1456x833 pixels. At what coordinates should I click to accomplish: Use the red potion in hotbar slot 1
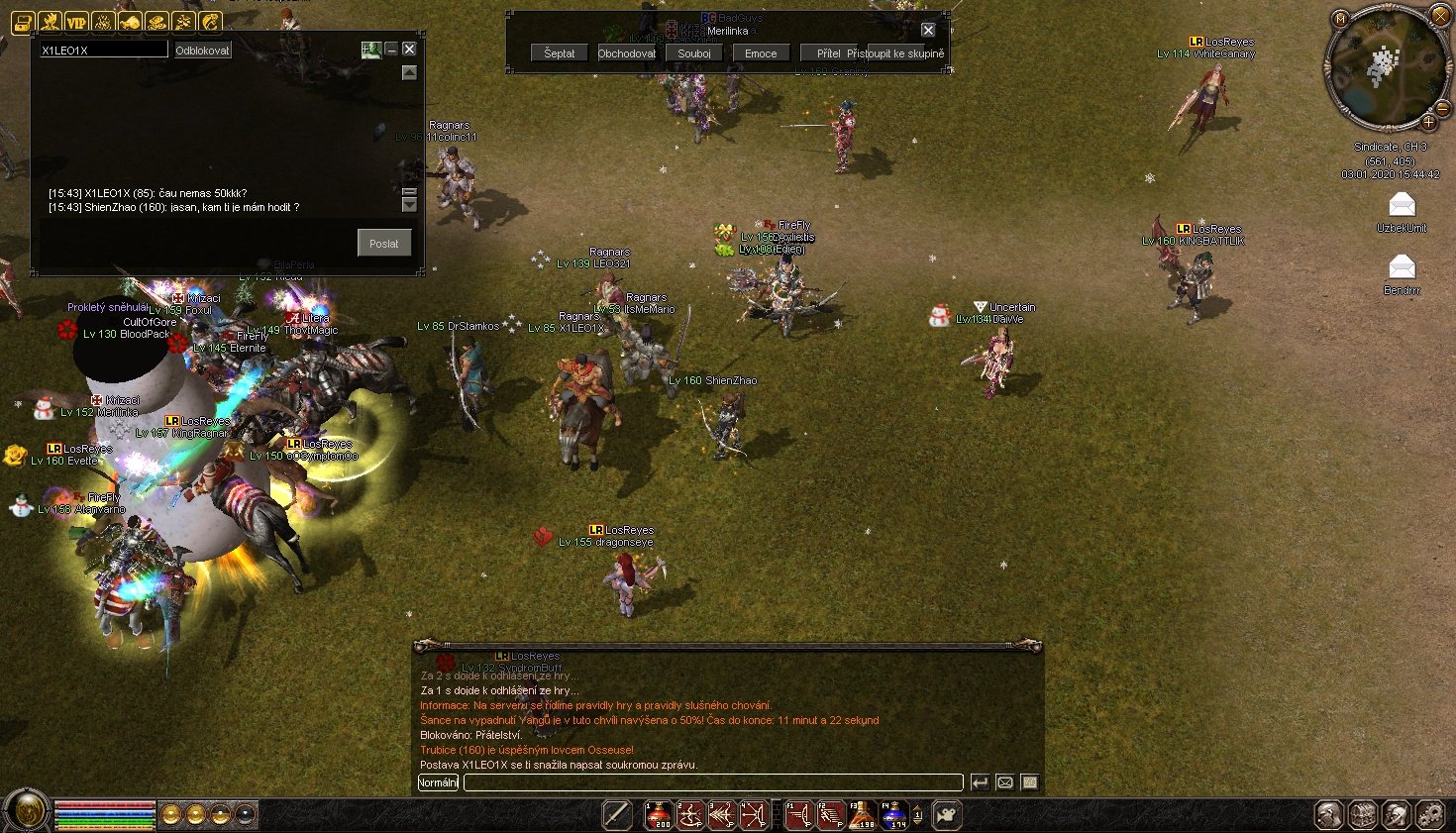659,814
